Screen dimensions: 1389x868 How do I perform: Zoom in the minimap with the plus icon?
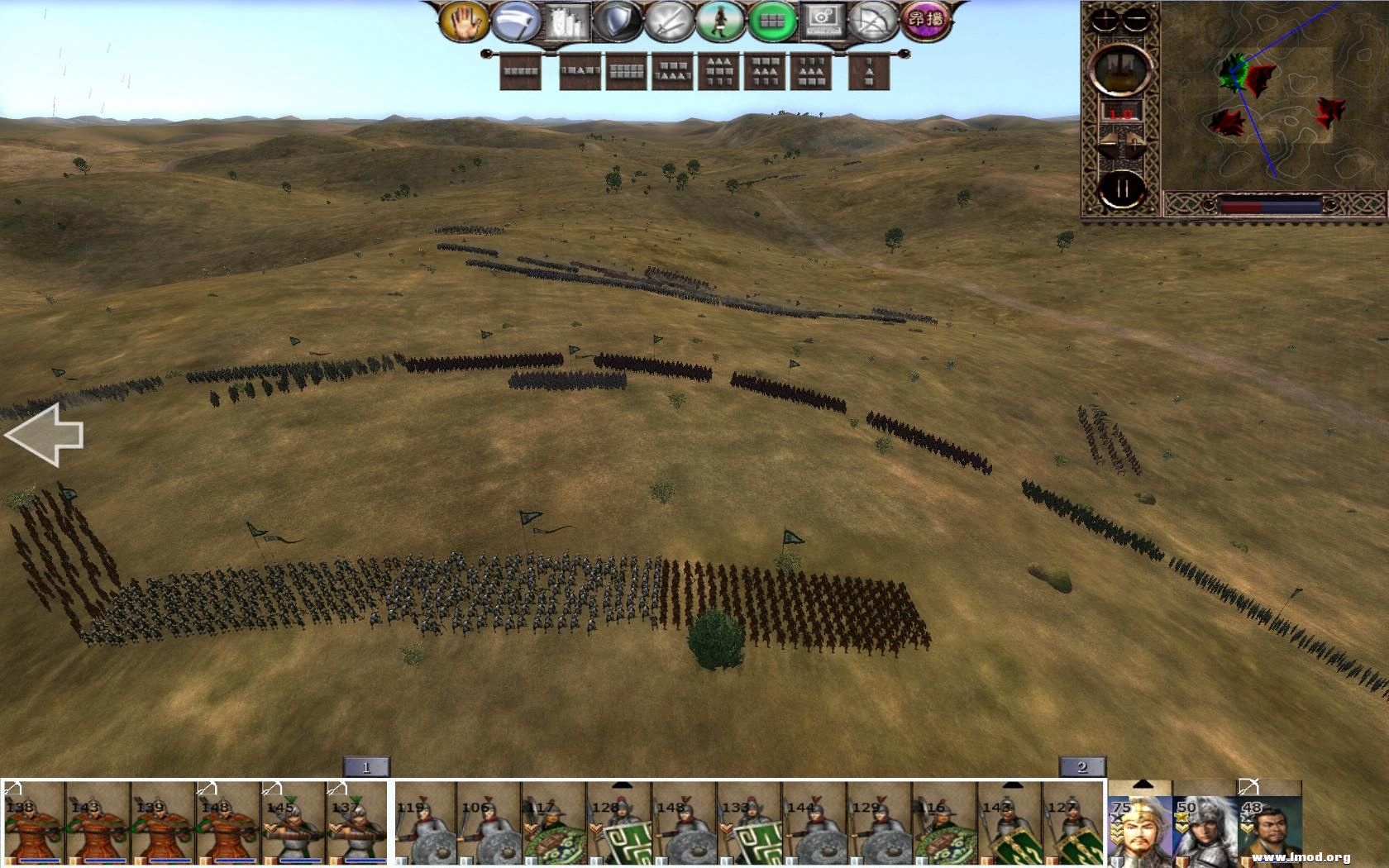[1105, 18]
